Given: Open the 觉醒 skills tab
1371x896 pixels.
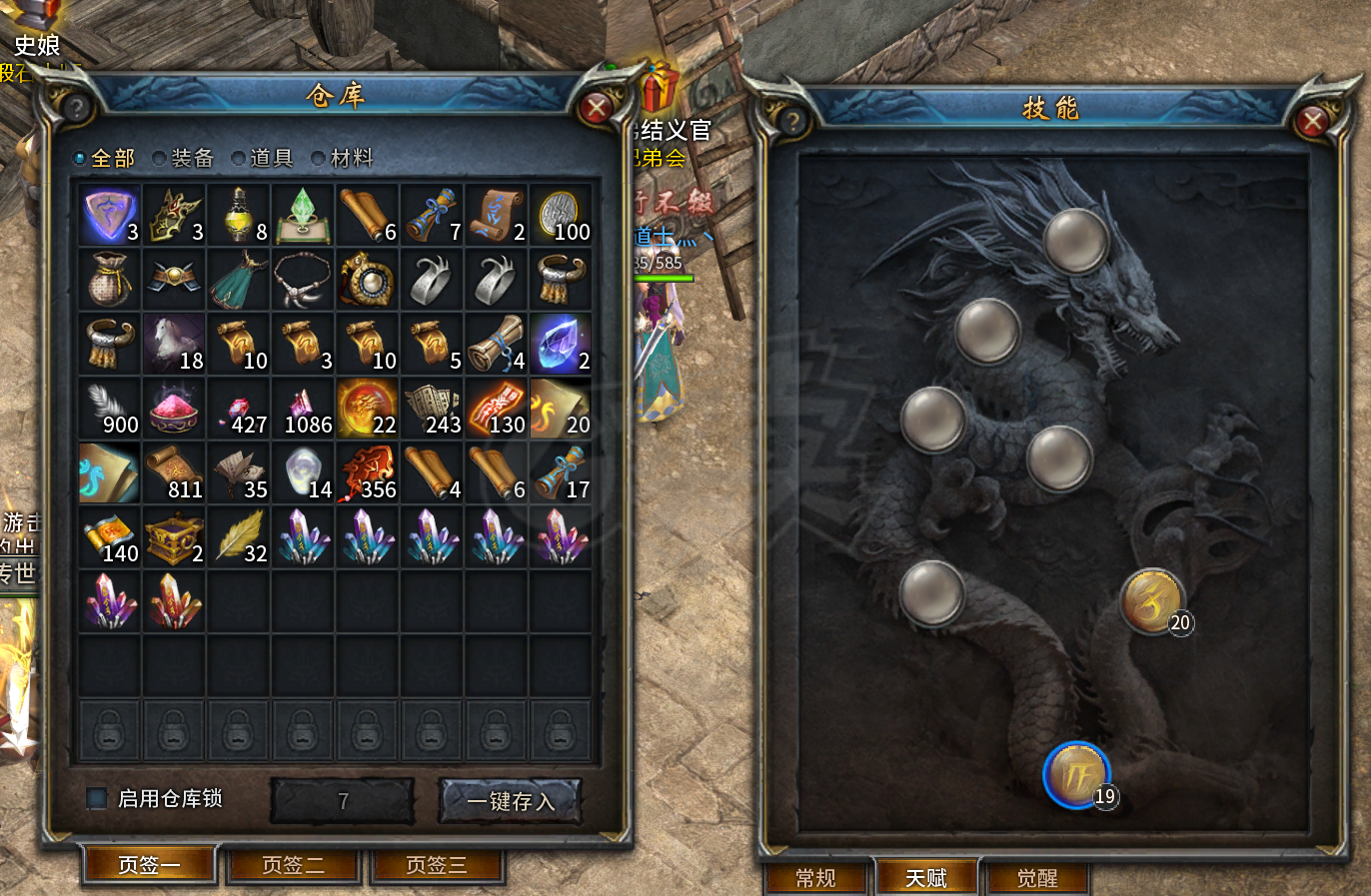Looking at the screenshot, I should (1037, 878).
